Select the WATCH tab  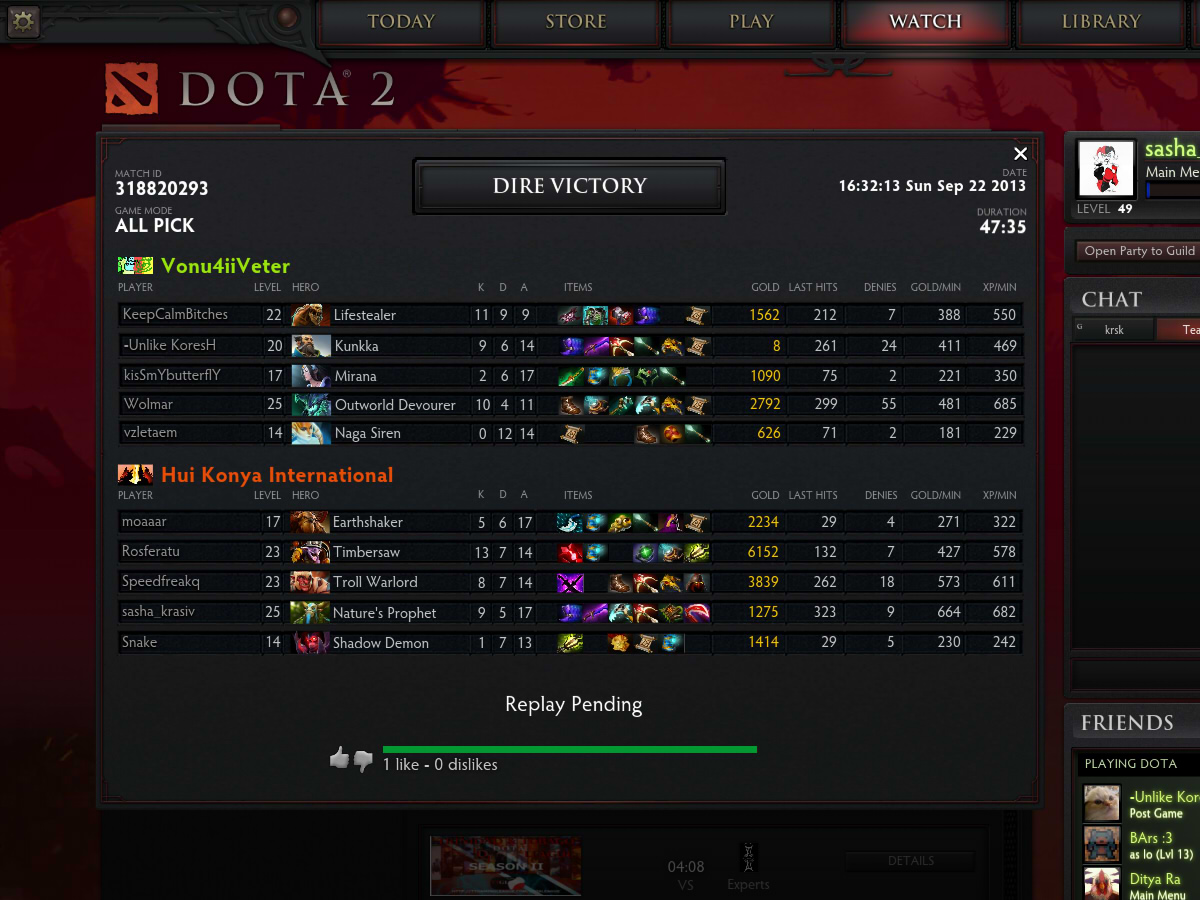[925, 22]
